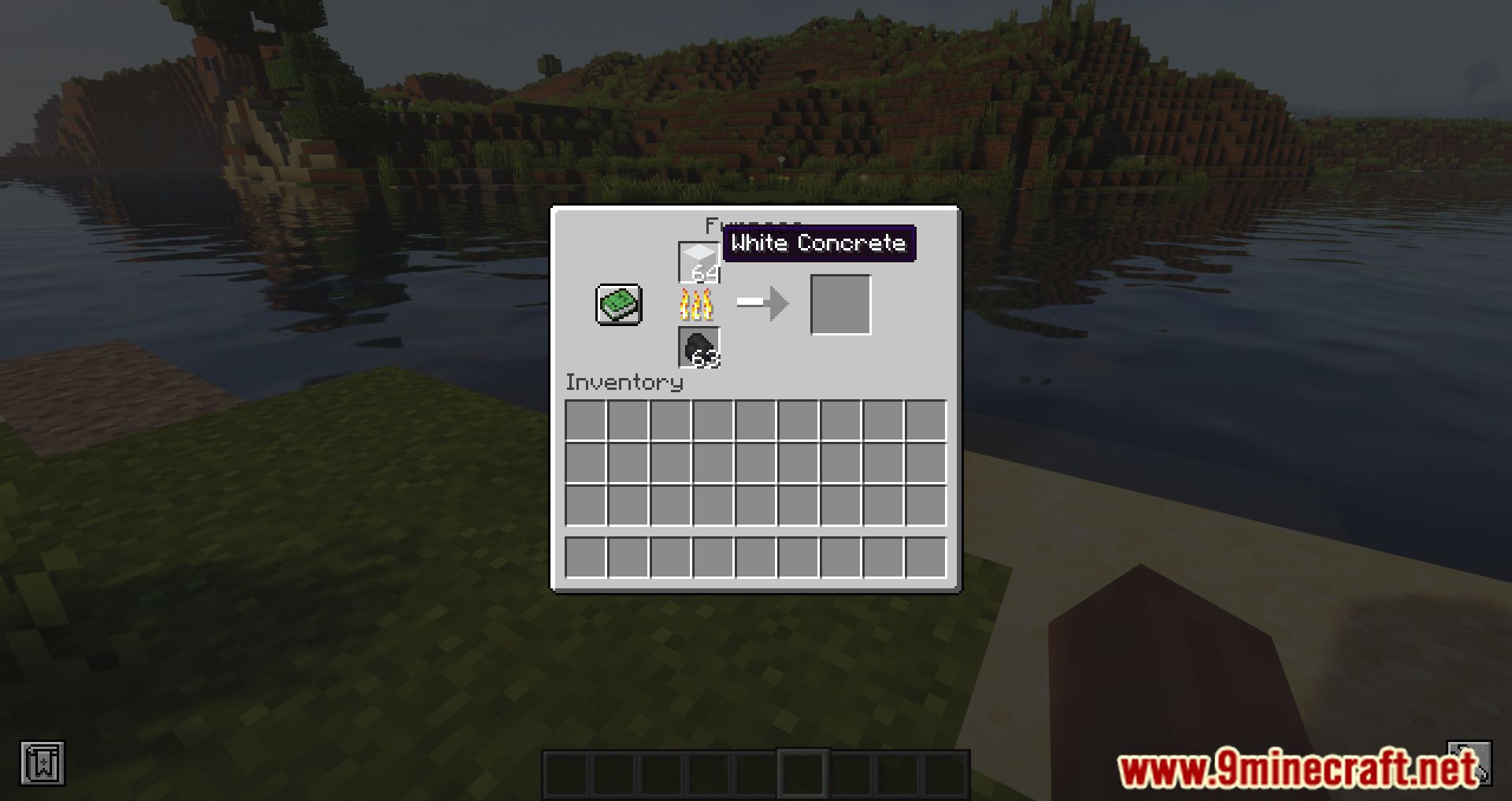Toggle the White Concrete tooltip by clicking it
The height and width of the screenshot is (801, 1512).
(x=819, y=243)
